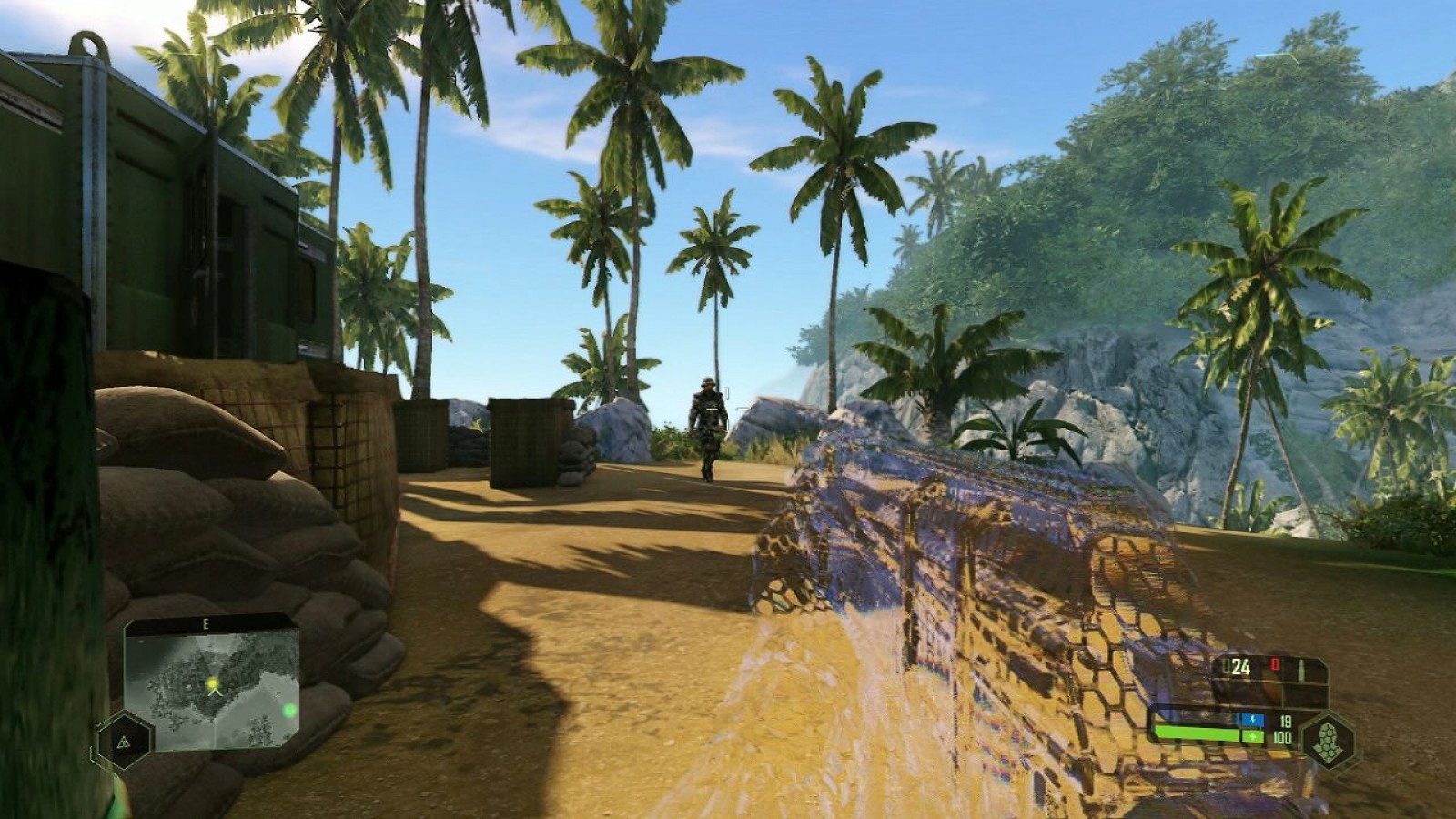Click the blue lightning energy icon
This screenshot has width=1456, height=819.
point(1253,720)
